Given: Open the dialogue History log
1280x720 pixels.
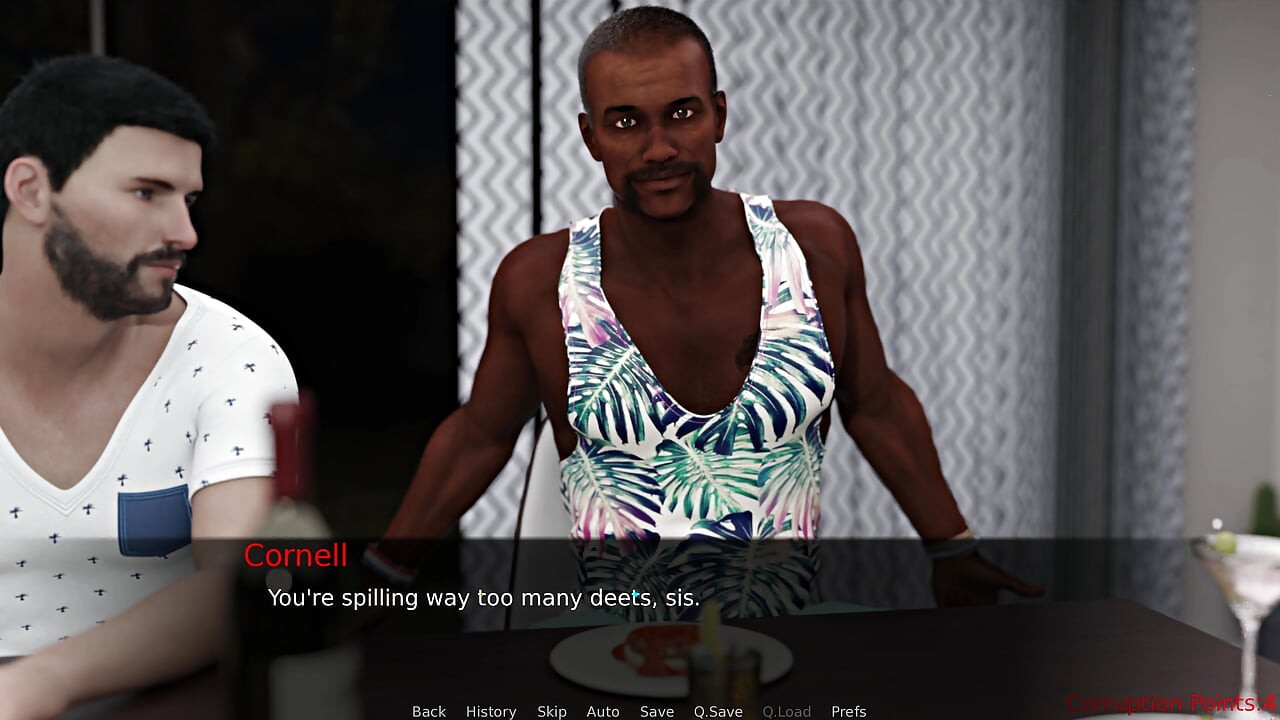Looking at the screenshot, I should [491, 711].
